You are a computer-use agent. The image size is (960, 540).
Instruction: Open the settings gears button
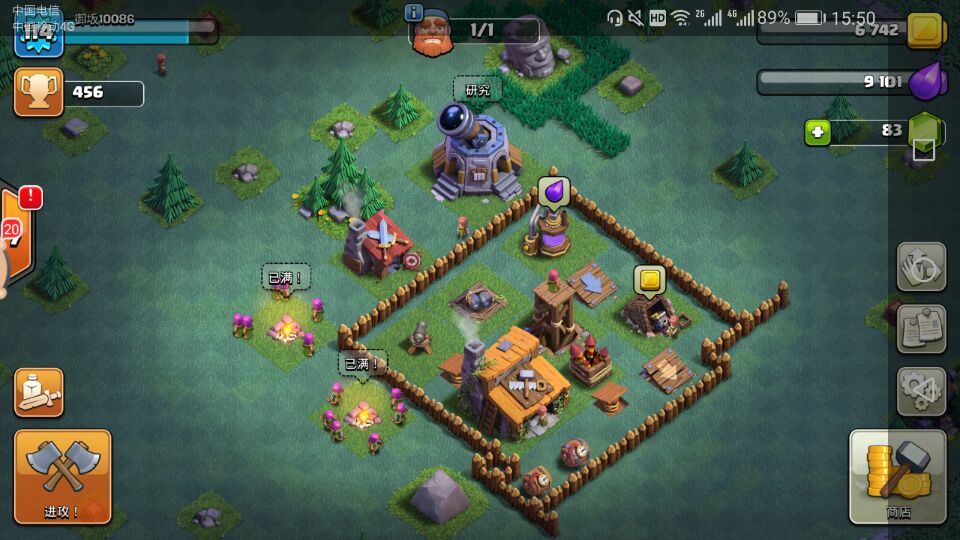920,390
